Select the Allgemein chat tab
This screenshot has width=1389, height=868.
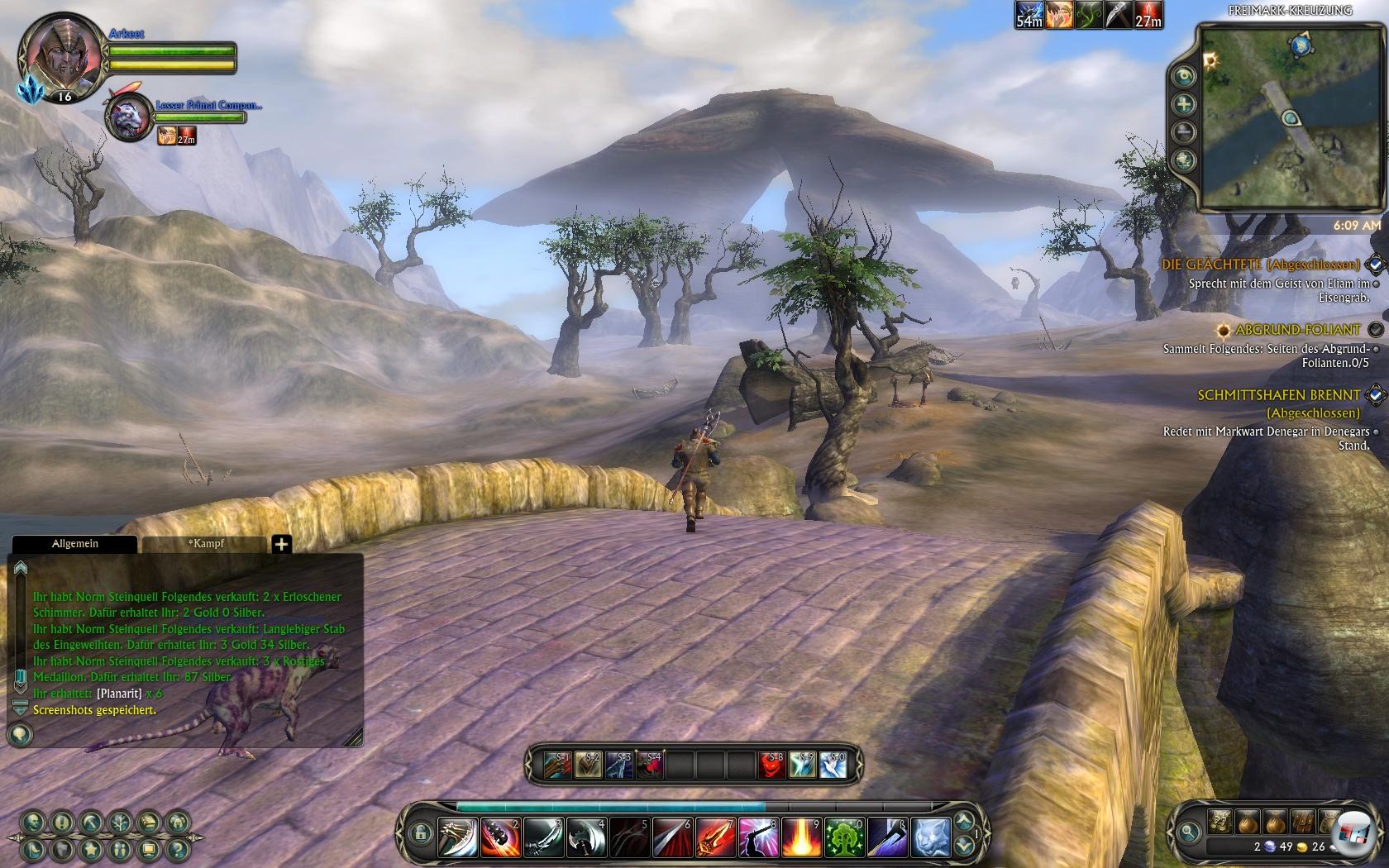tap(74, 544)
